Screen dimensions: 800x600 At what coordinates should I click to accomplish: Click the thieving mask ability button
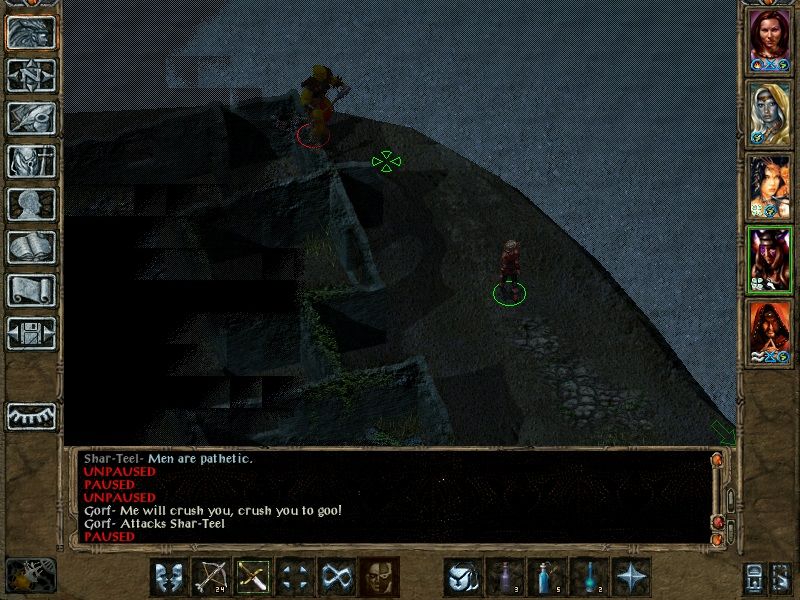(x=380, y=577)
